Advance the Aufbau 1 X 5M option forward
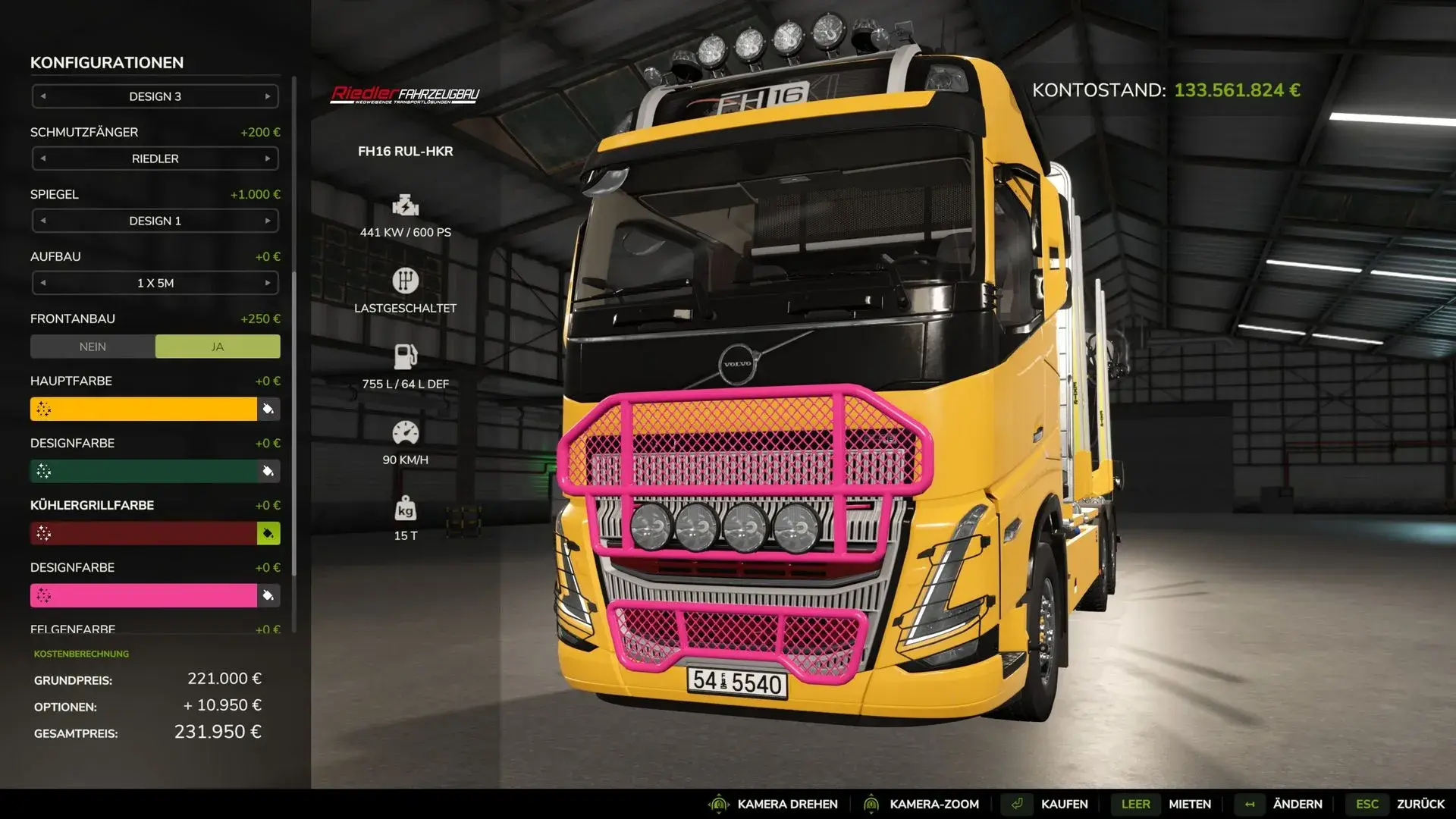Image resolution: width=1456 pixels, height=819 pixels. tap(268, 283)
